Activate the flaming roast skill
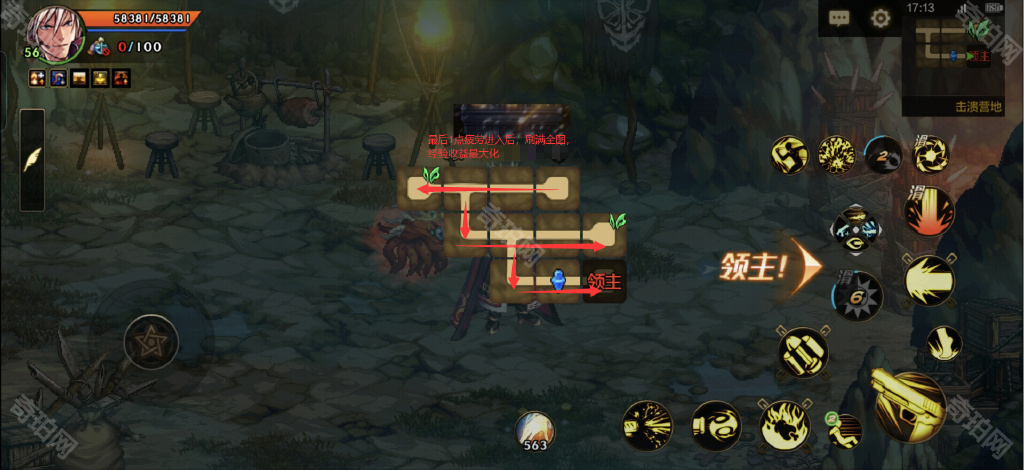 tap(783, 424)
